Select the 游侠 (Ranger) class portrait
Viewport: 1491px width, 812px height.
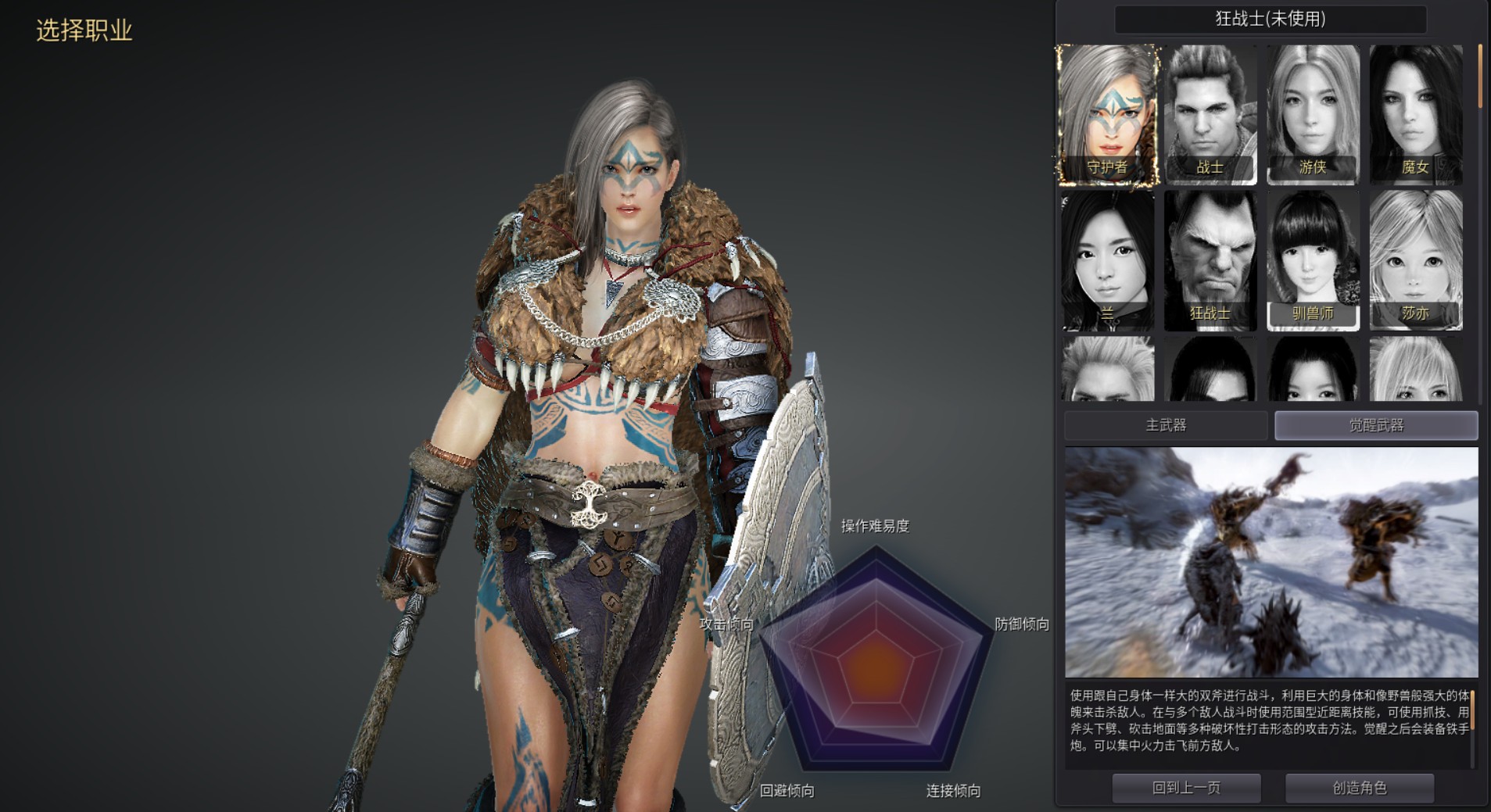coord(1314,116)
